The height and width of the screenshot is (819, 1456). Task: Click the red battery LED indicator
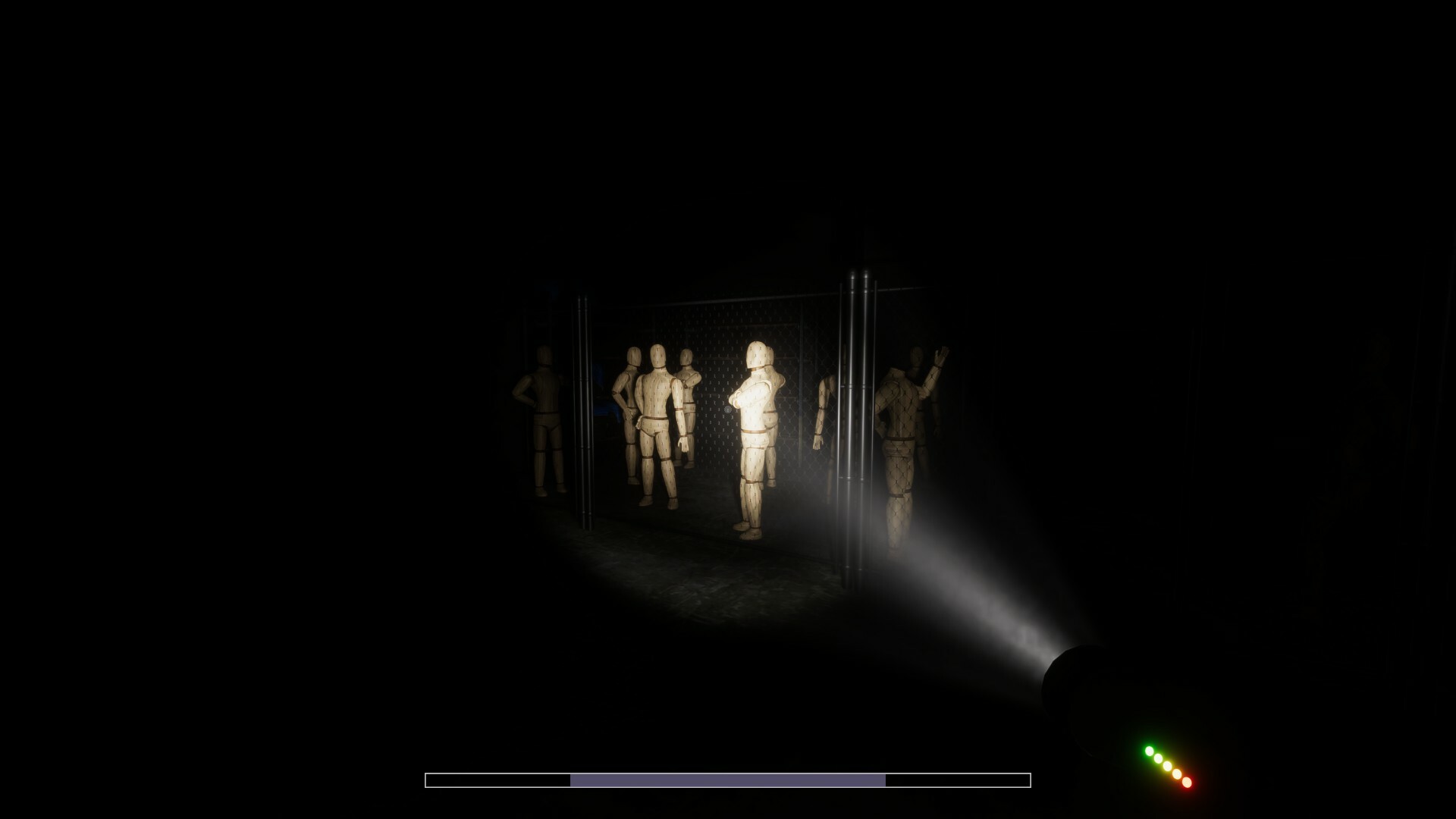coord(1187,782)
